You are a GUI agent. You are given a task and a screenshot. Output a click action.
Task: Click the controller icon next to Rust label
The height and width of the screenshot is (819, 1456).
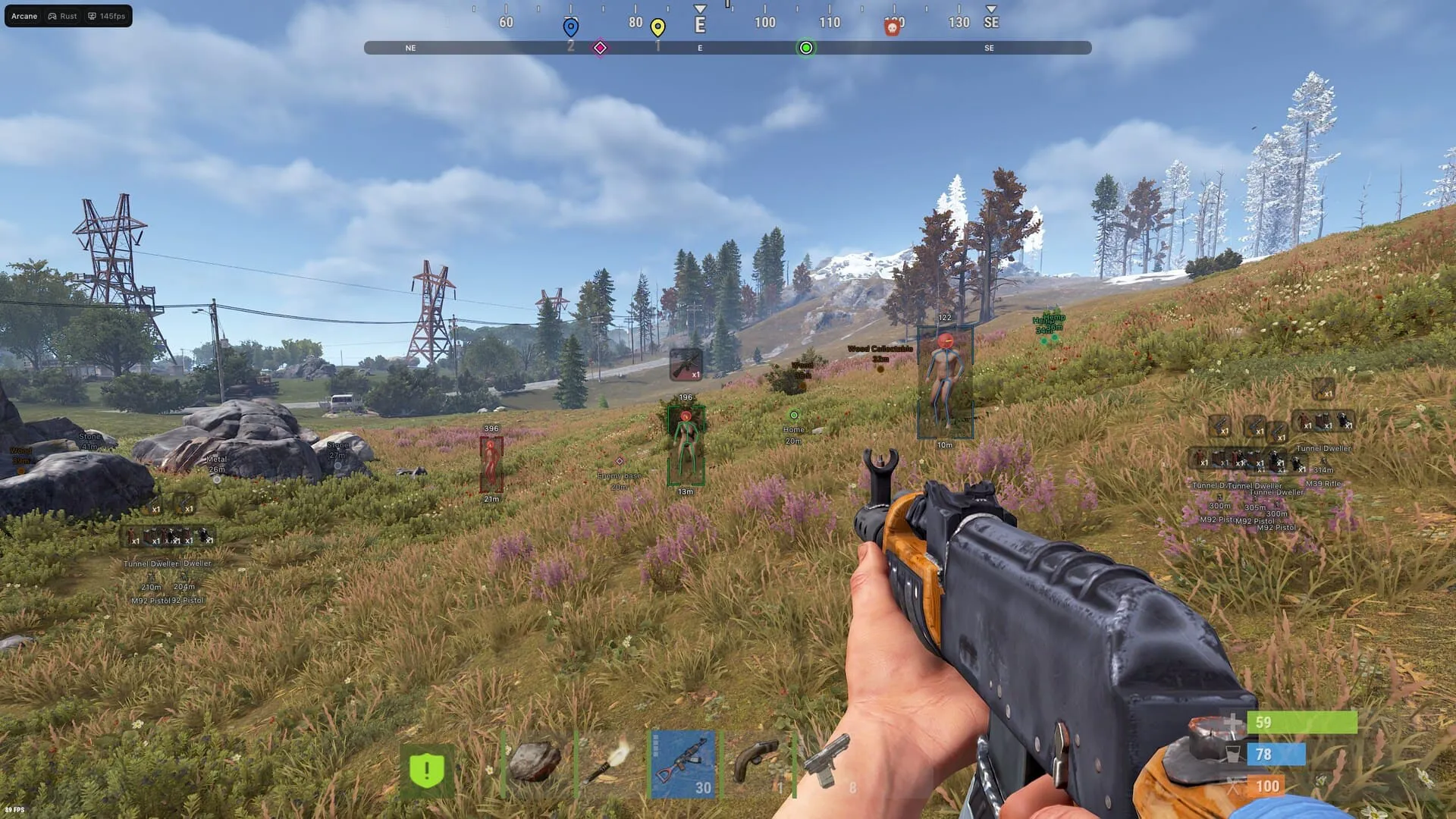(52, 16)
